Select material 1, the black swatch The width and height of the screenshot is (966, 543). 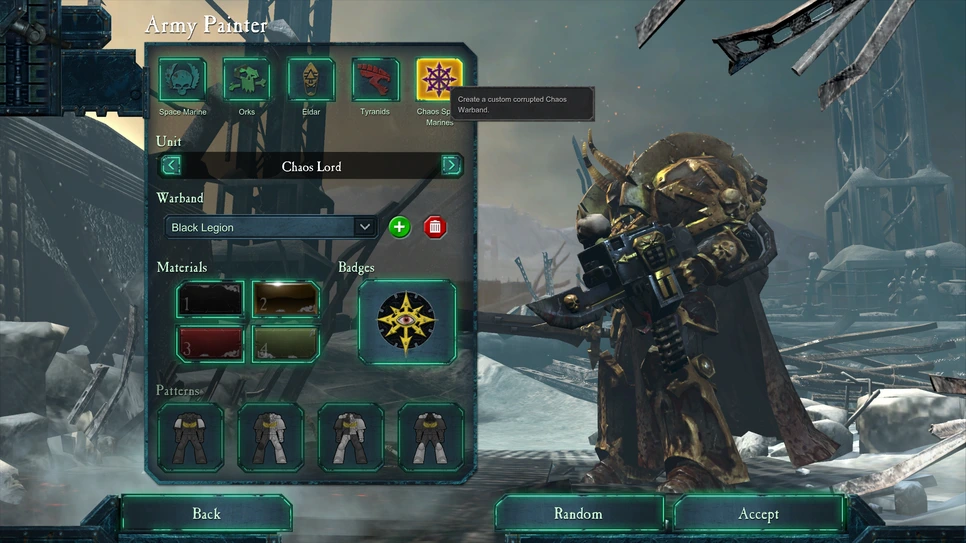coord(210,300)
